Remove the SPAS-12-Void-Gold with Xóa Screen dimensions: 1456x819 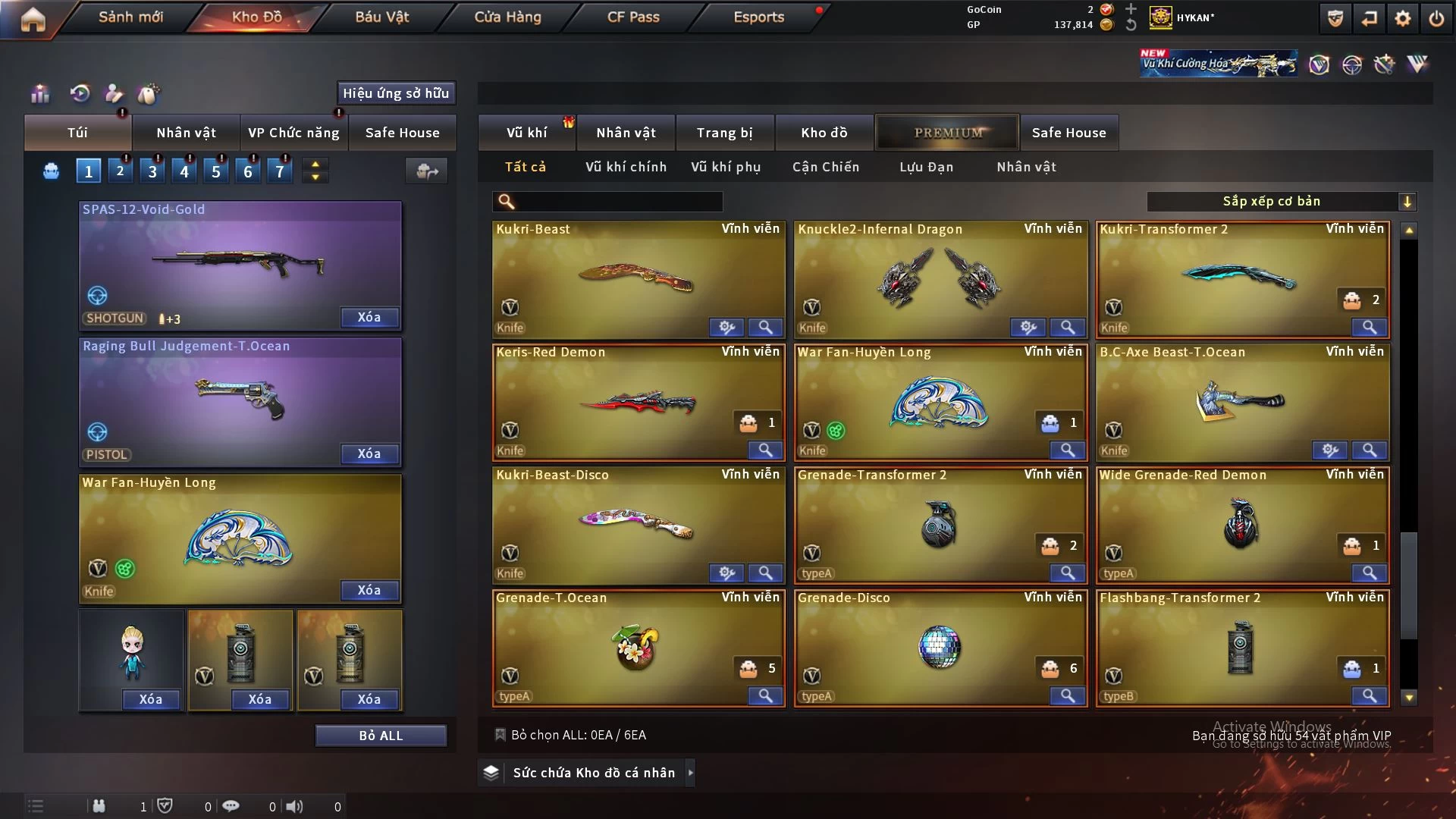[x=369, y=318]
